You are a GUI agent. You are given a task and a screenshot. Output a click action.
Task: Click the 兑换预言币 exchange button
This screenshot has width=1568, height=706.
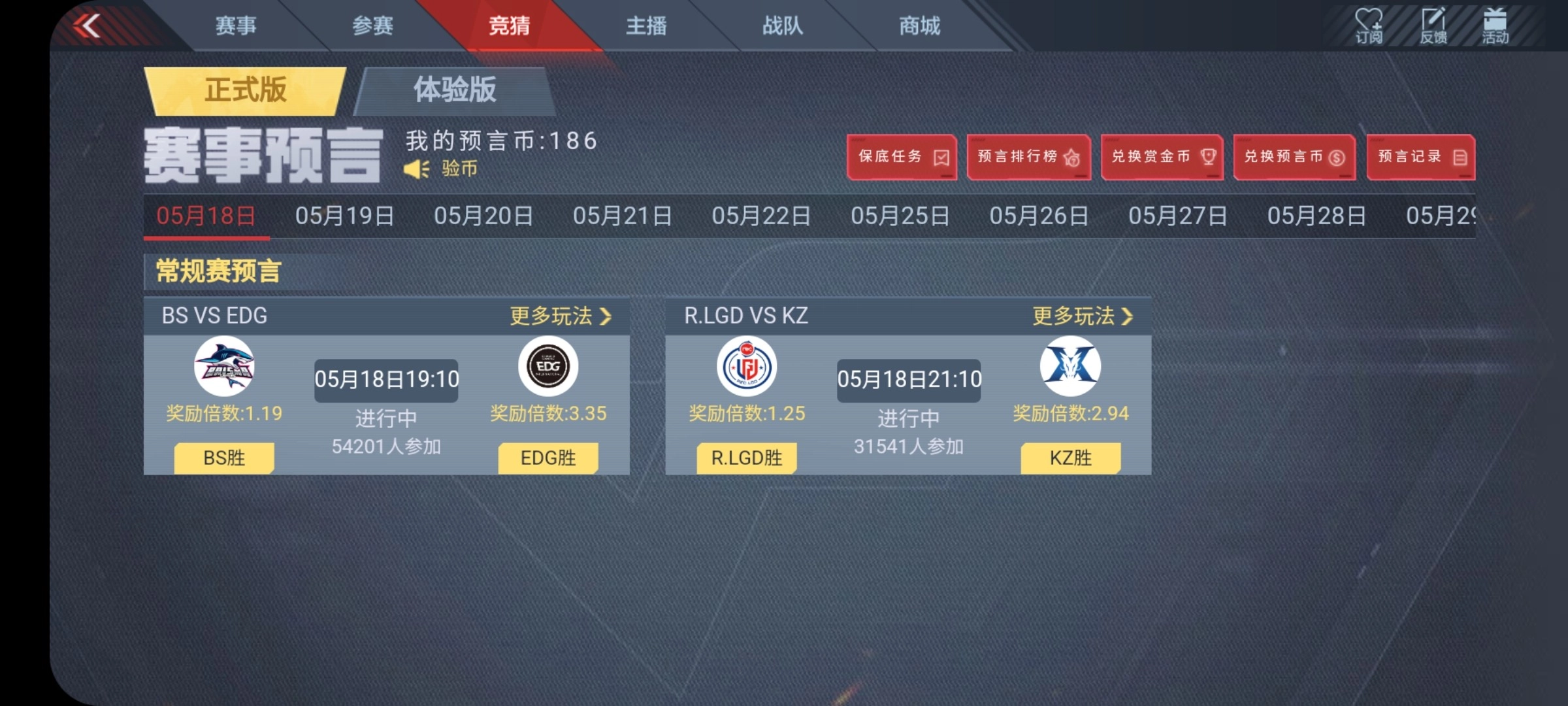tap(1293, 157)
